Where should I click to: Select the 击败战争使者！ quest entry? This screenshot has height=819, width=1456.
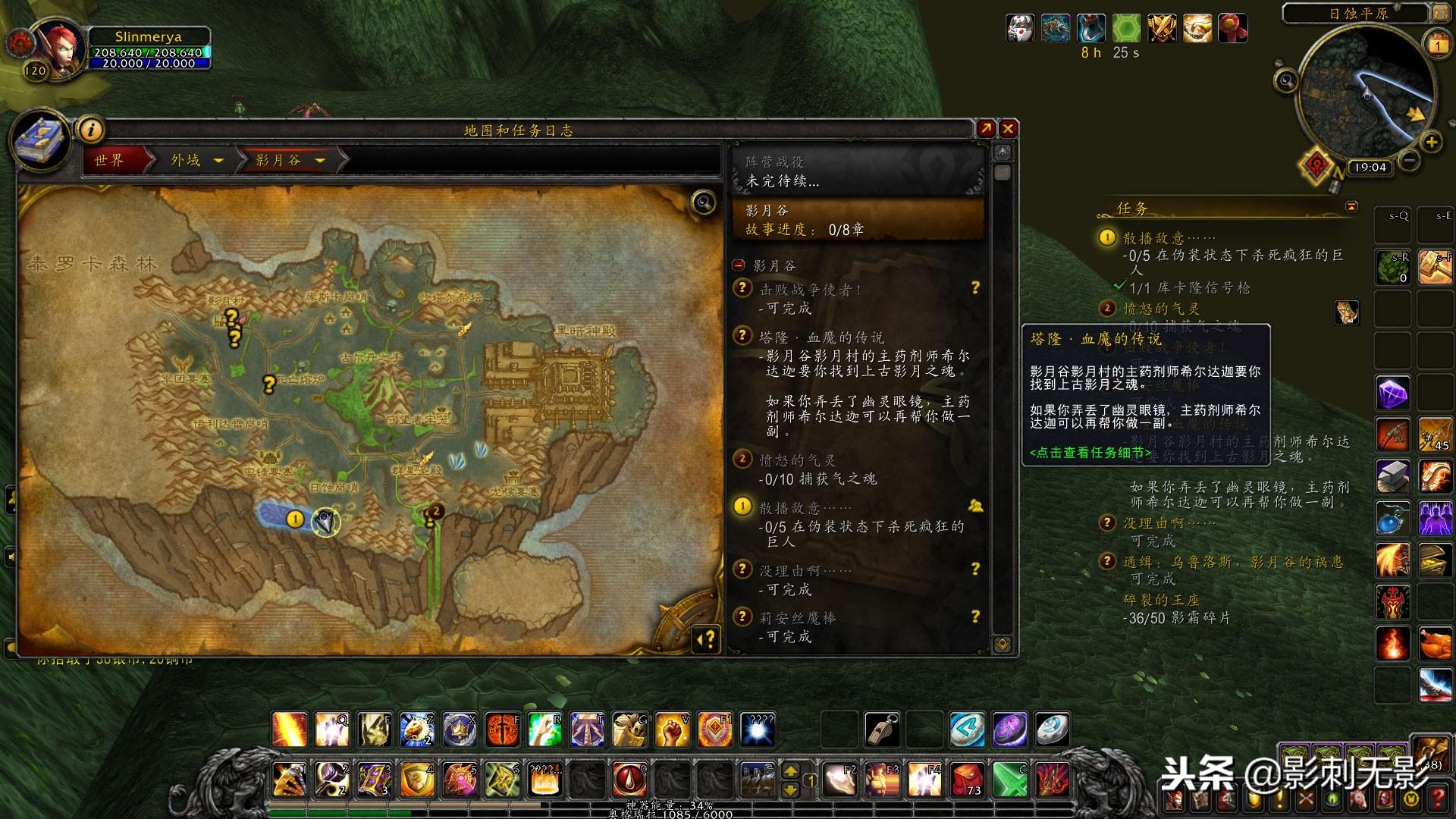(811, 290)
